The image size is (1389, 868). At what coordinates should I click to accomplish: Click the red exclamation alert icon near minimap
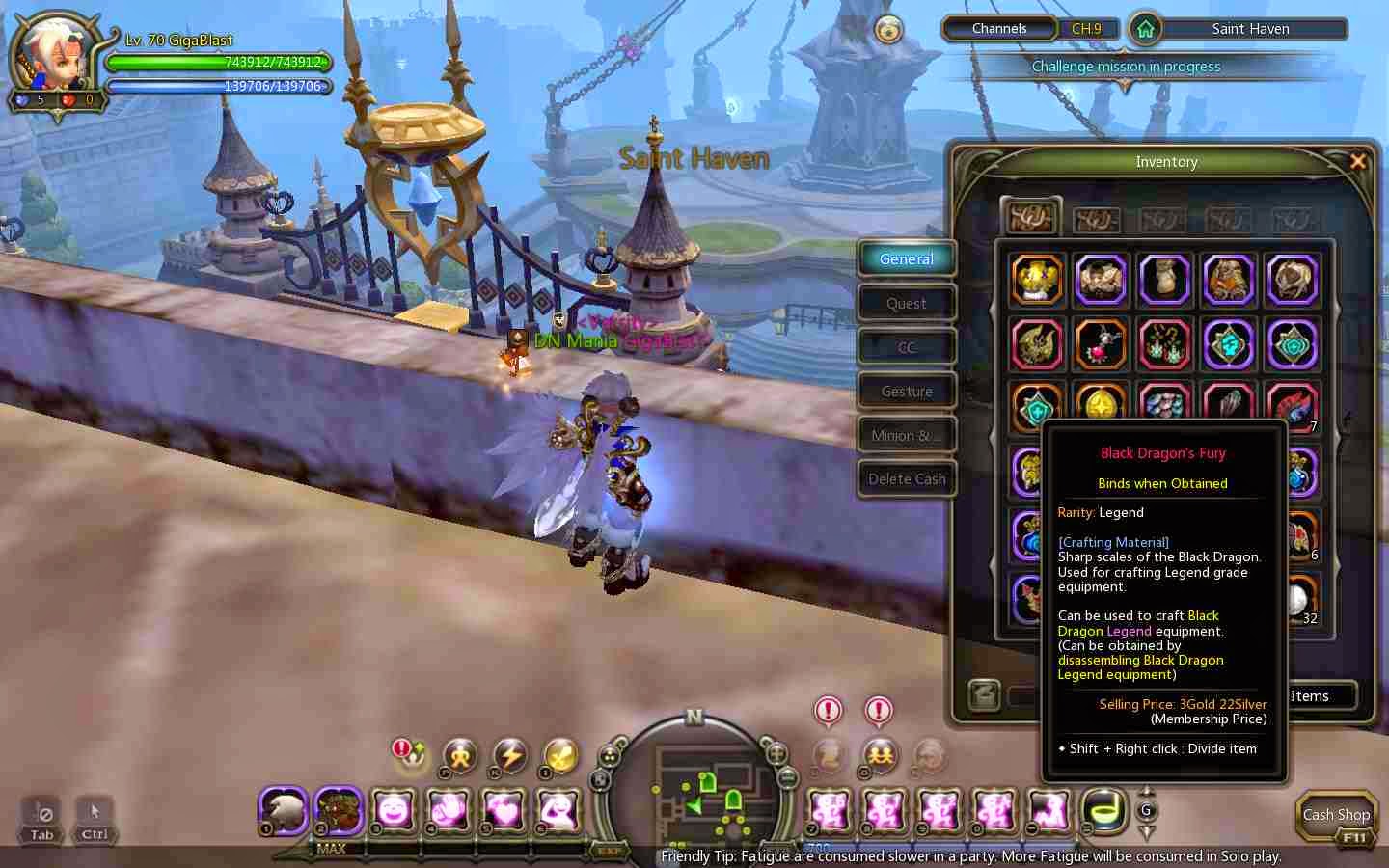coord(827,711)
